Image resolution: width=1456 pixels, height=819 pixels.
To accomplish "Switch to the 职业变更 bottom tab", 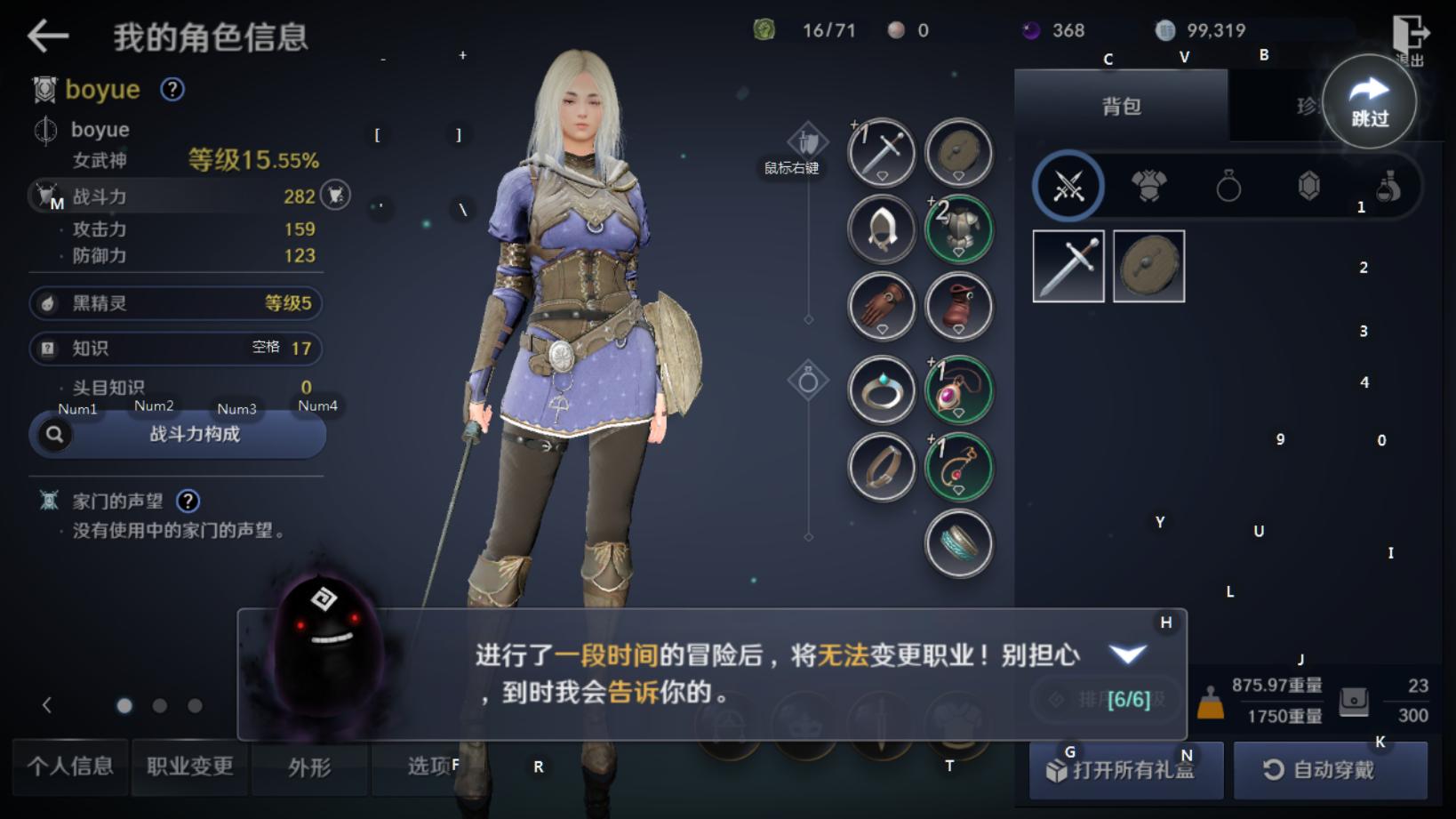I will 188,767.
